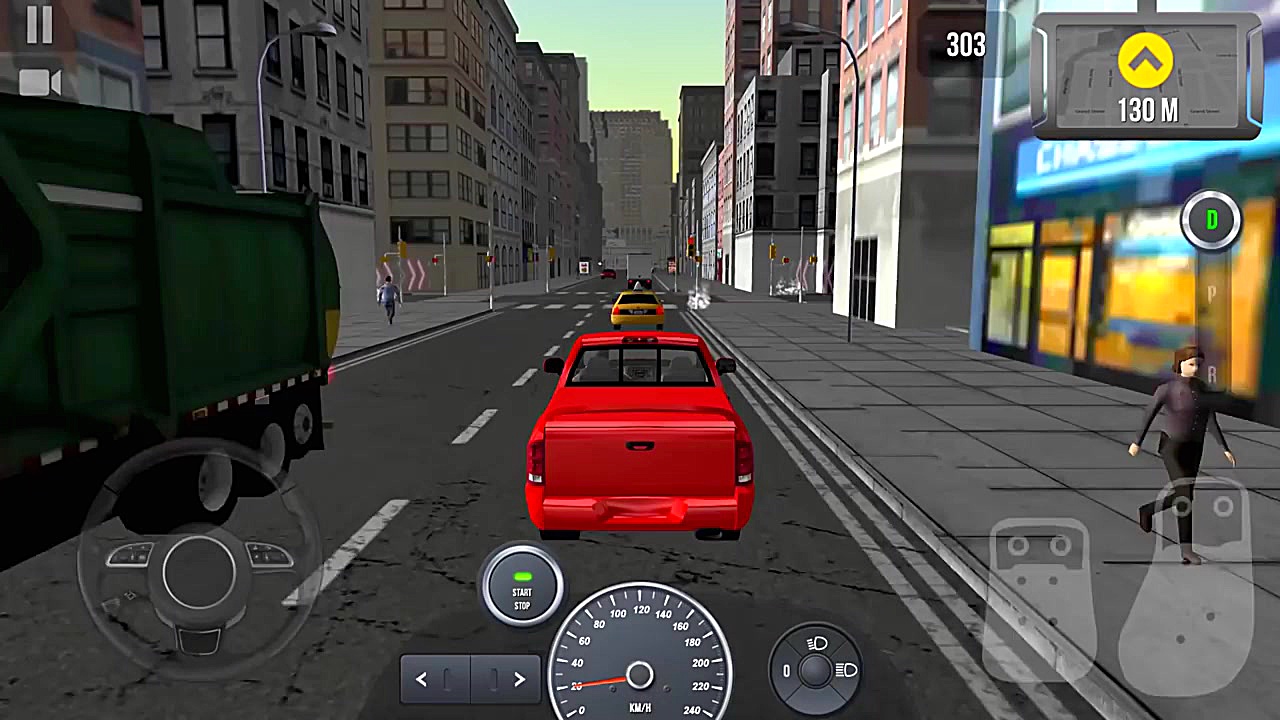
Task: Shift gear down with the left arrow
Action: pos(421,678)
